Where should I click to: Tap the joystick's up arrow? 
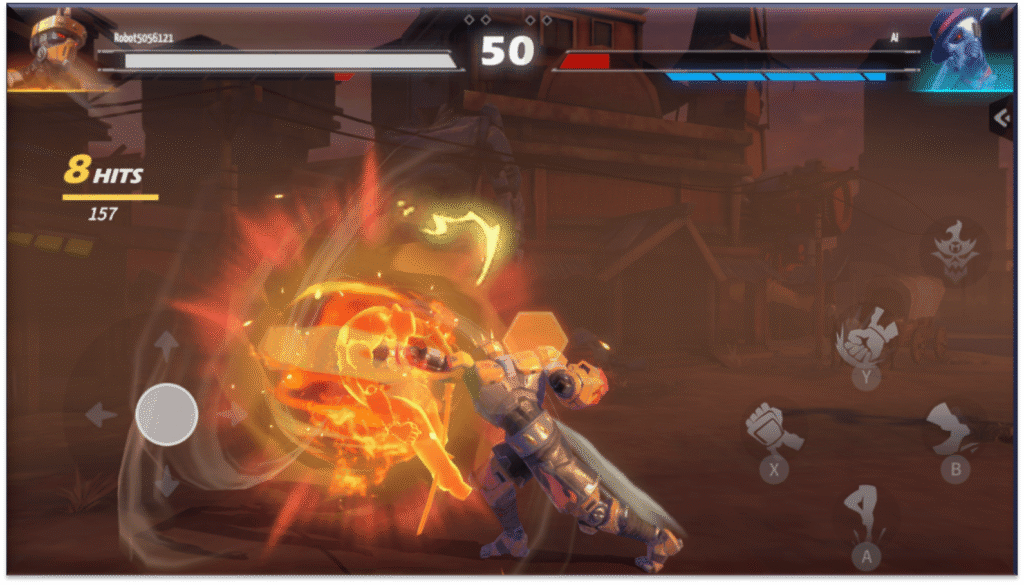pos(167,346)
